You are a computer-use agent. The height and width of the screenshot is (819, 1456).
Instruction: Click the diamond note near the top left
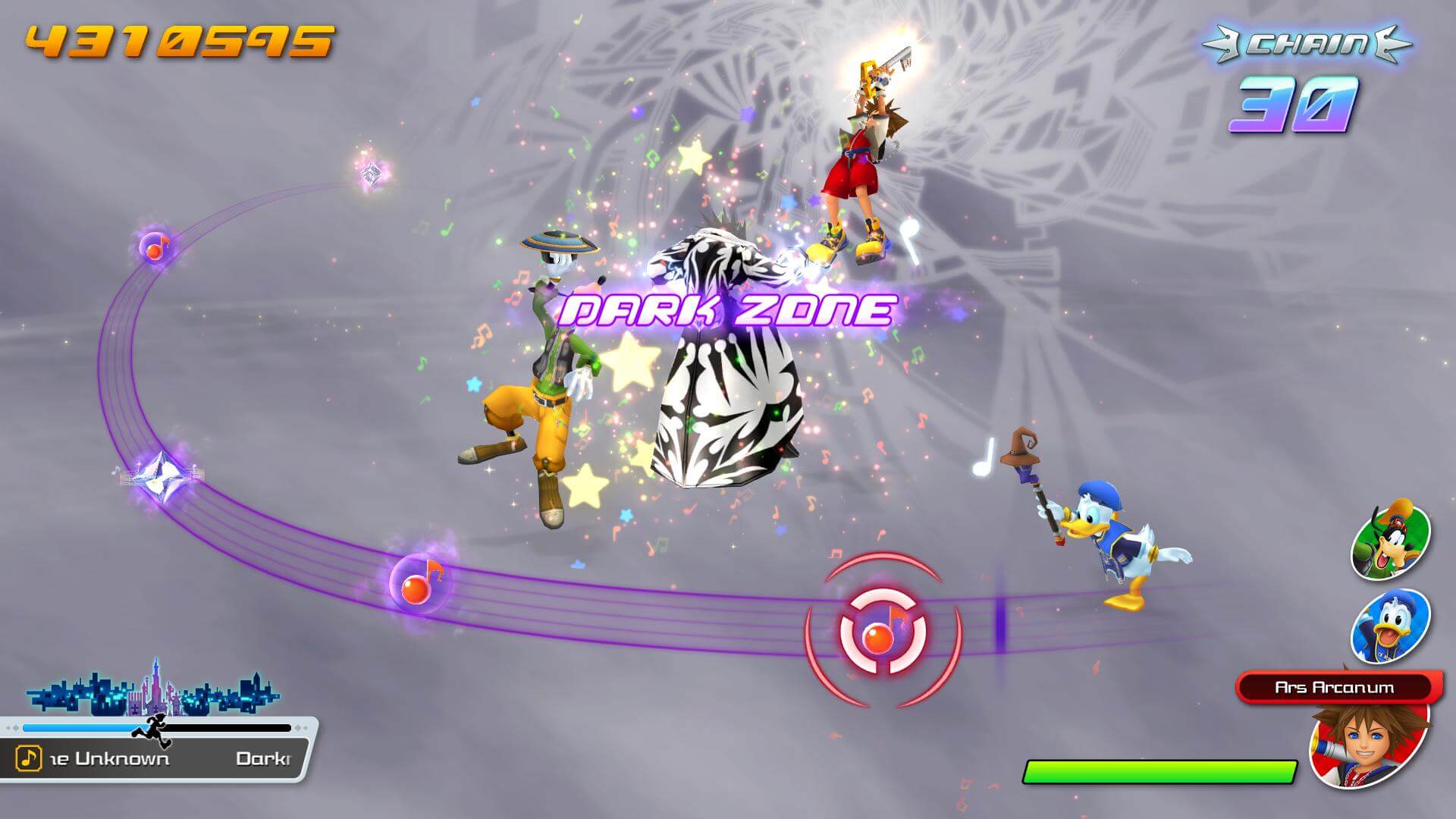click(x=371, y=171)
